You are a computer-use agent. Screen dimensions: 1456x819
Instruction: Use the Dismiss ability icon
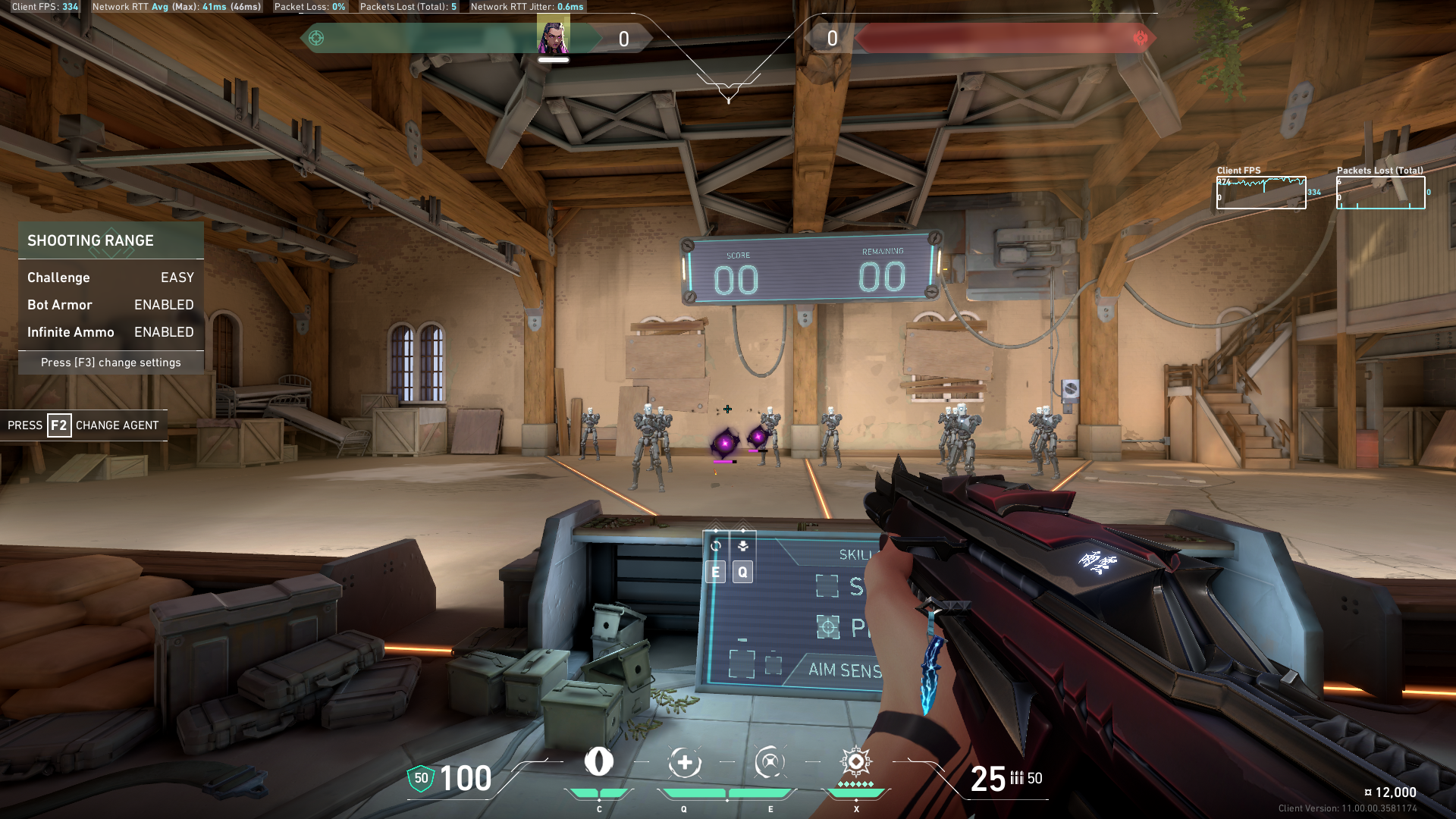[x=770, y=763]
